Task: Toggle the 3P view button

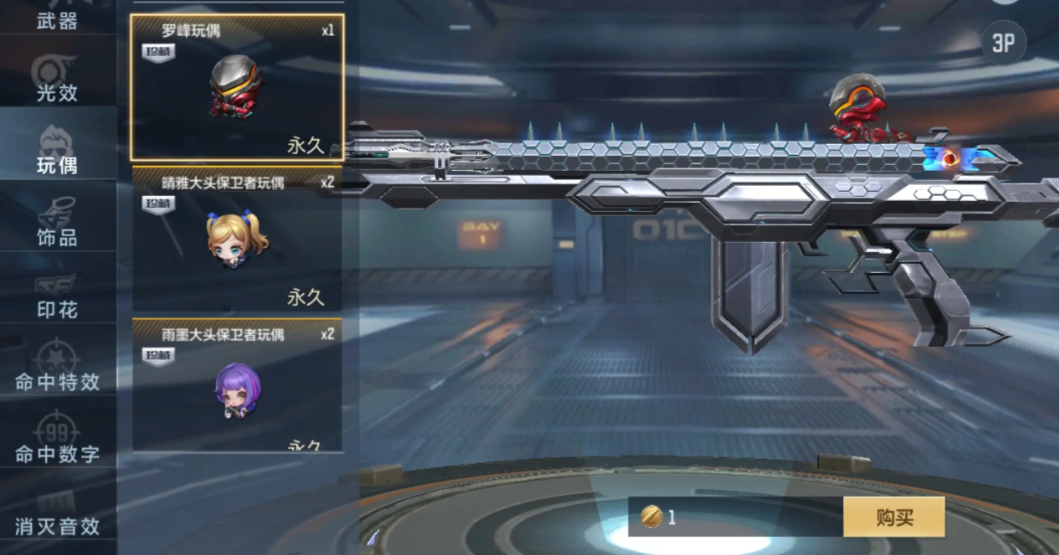Action: [1003, 42]
